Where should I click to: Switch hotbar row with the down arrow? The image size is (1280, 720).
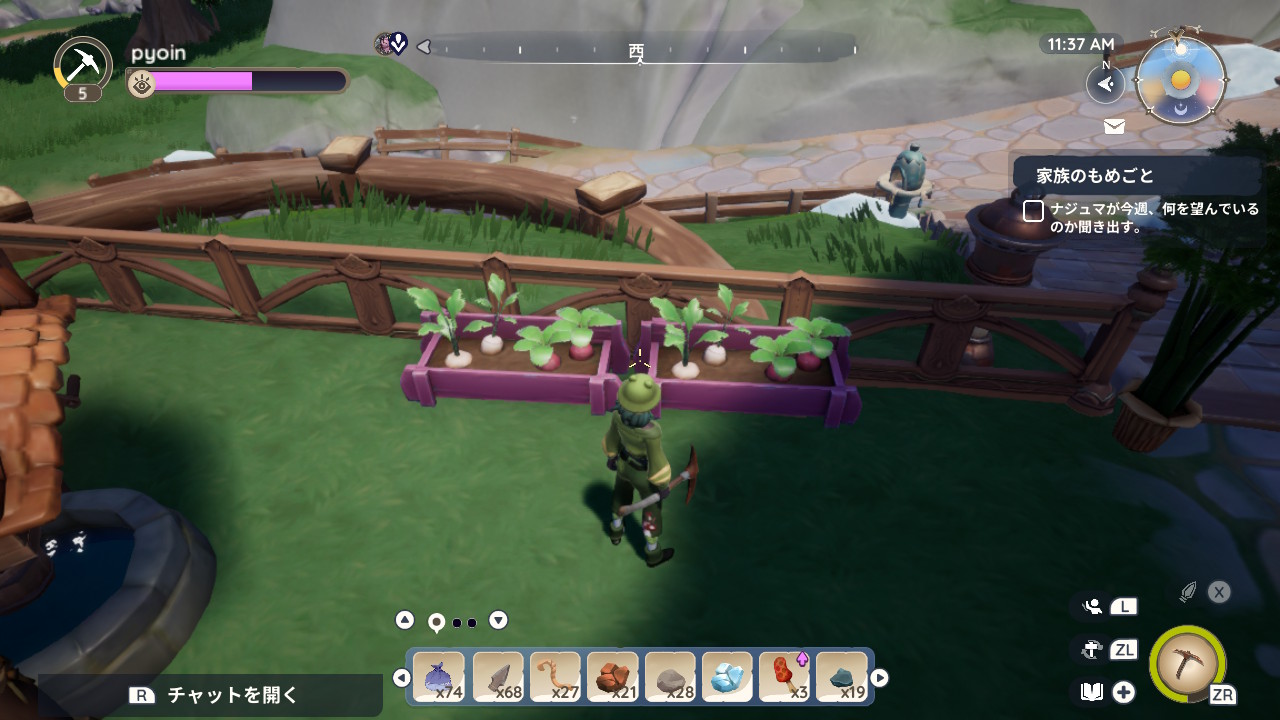[x=498, y=620]
